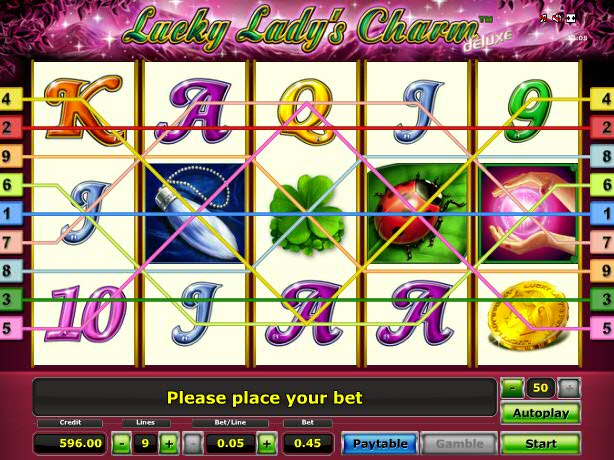Reduce the autoplay spin count of 50
The image size is (614, 460).
[x=511, y=387]
